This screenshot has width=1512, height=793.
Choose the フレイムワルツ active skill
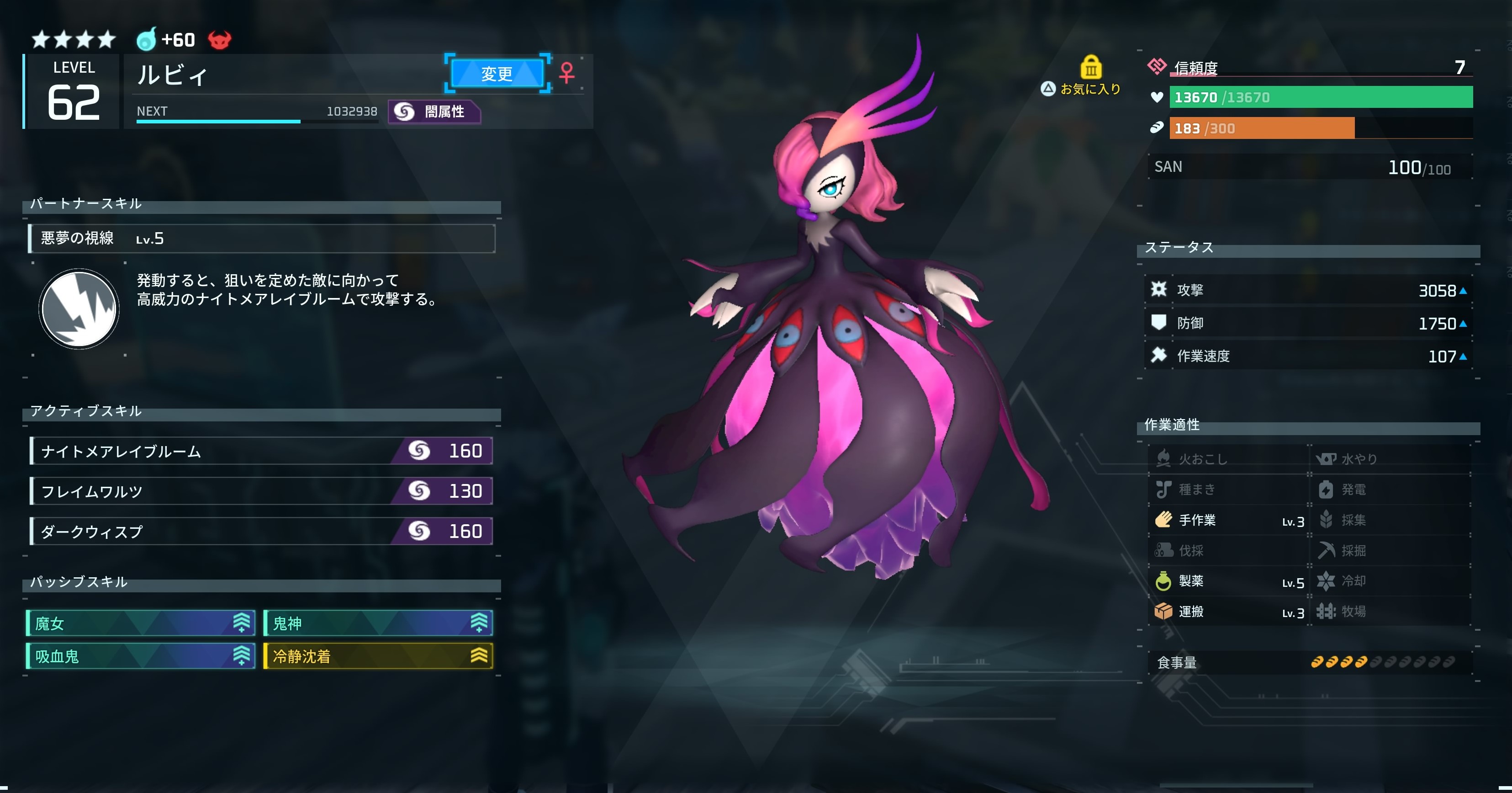(262, 491)
